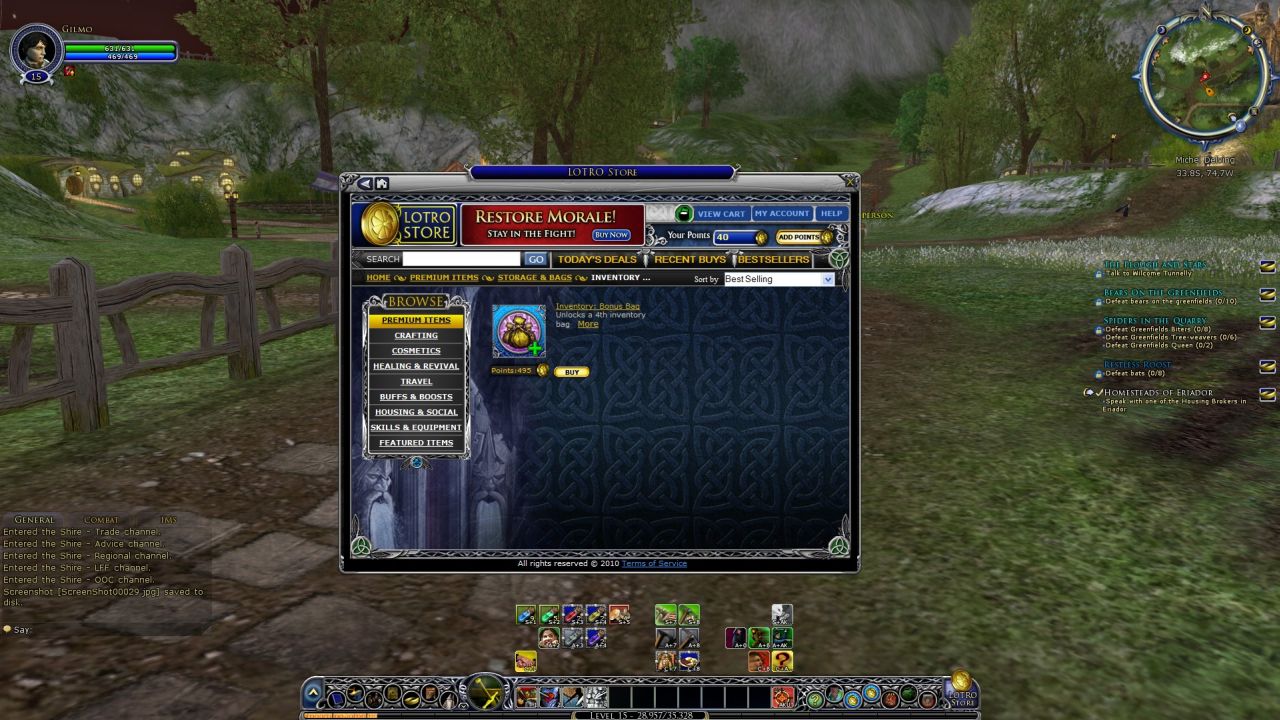This screenshot has width=1280, height=720.
Task: Submit search with the GO button
Action: [x=536, y=259]
